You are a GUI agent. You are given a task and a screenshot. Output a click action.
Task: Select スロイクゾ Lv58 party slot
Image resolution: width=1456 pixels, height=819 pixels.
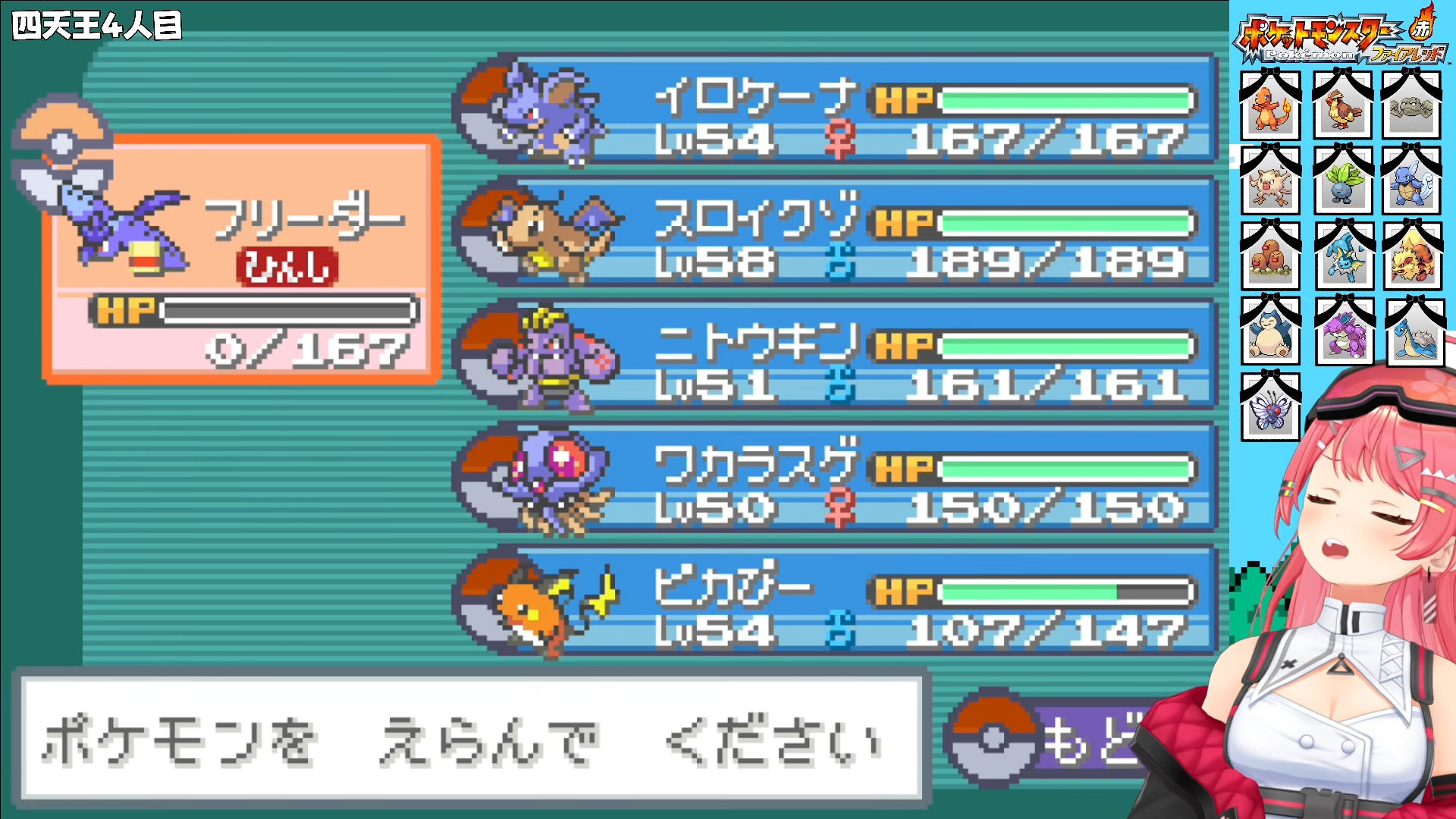click(834, 233)
